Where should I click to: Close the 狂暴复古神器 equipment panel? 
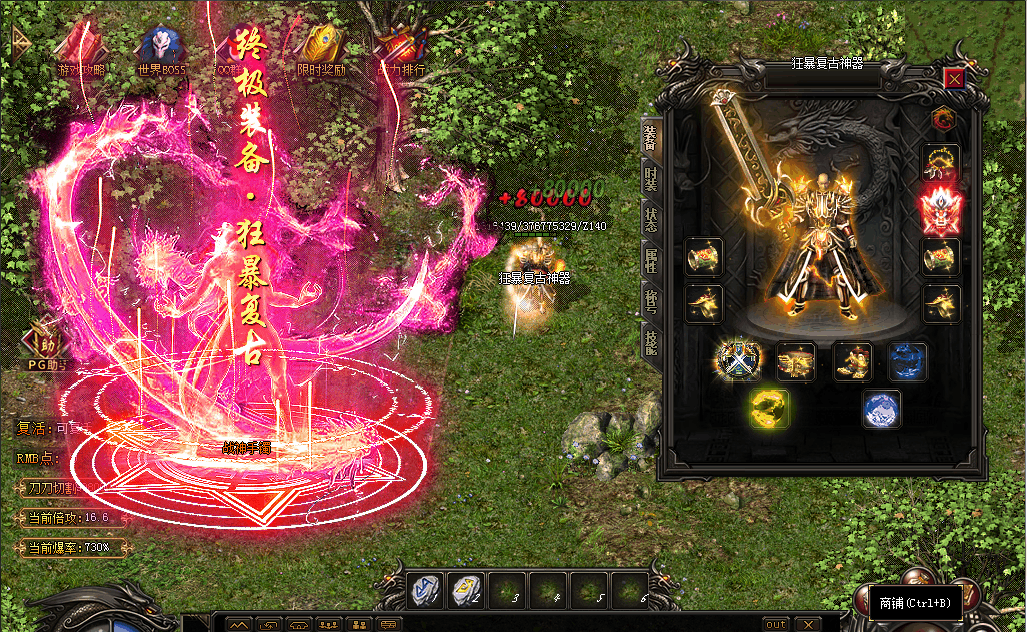tap(955, 79)
